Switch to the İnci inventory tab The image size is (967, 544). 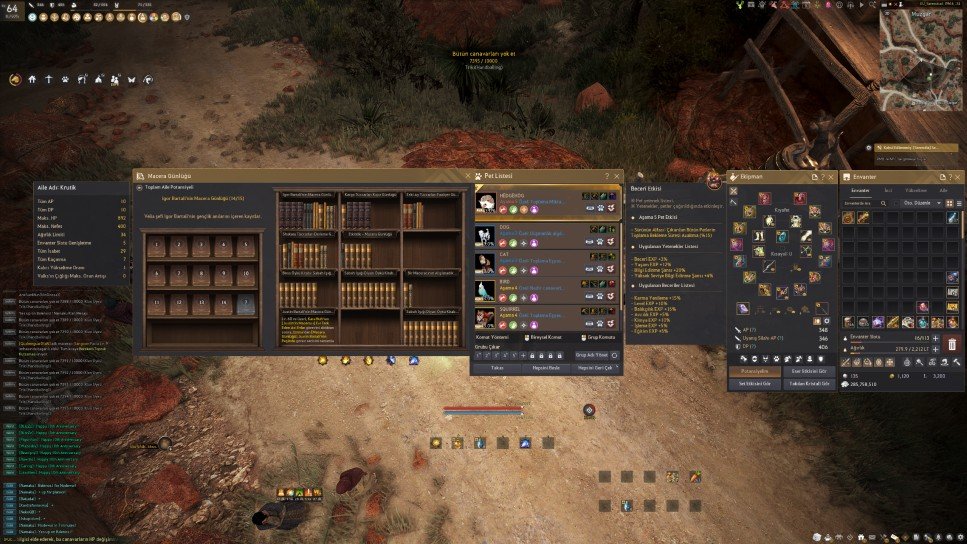tap(887, 189)
